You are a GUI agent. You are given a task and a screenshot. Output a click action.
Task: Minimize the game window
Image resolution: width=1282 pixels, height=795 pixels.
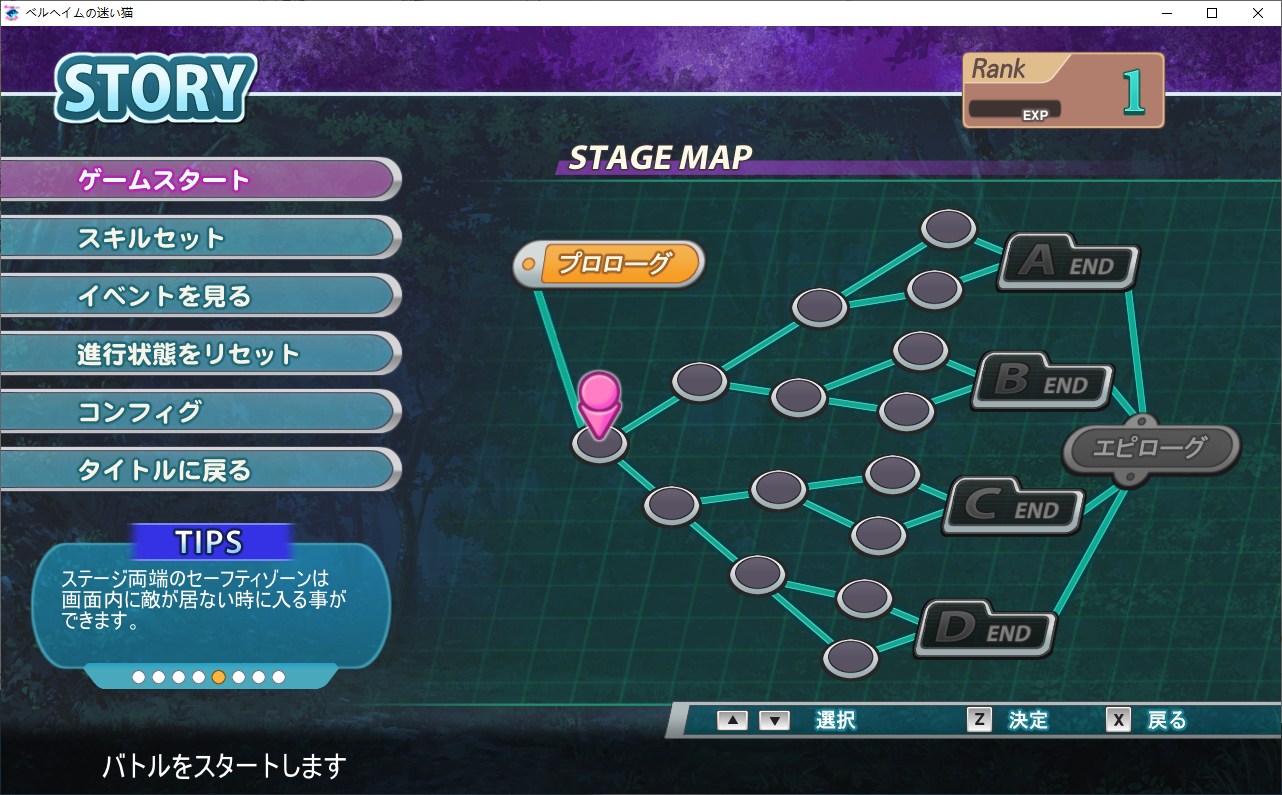click(1167, 13)
